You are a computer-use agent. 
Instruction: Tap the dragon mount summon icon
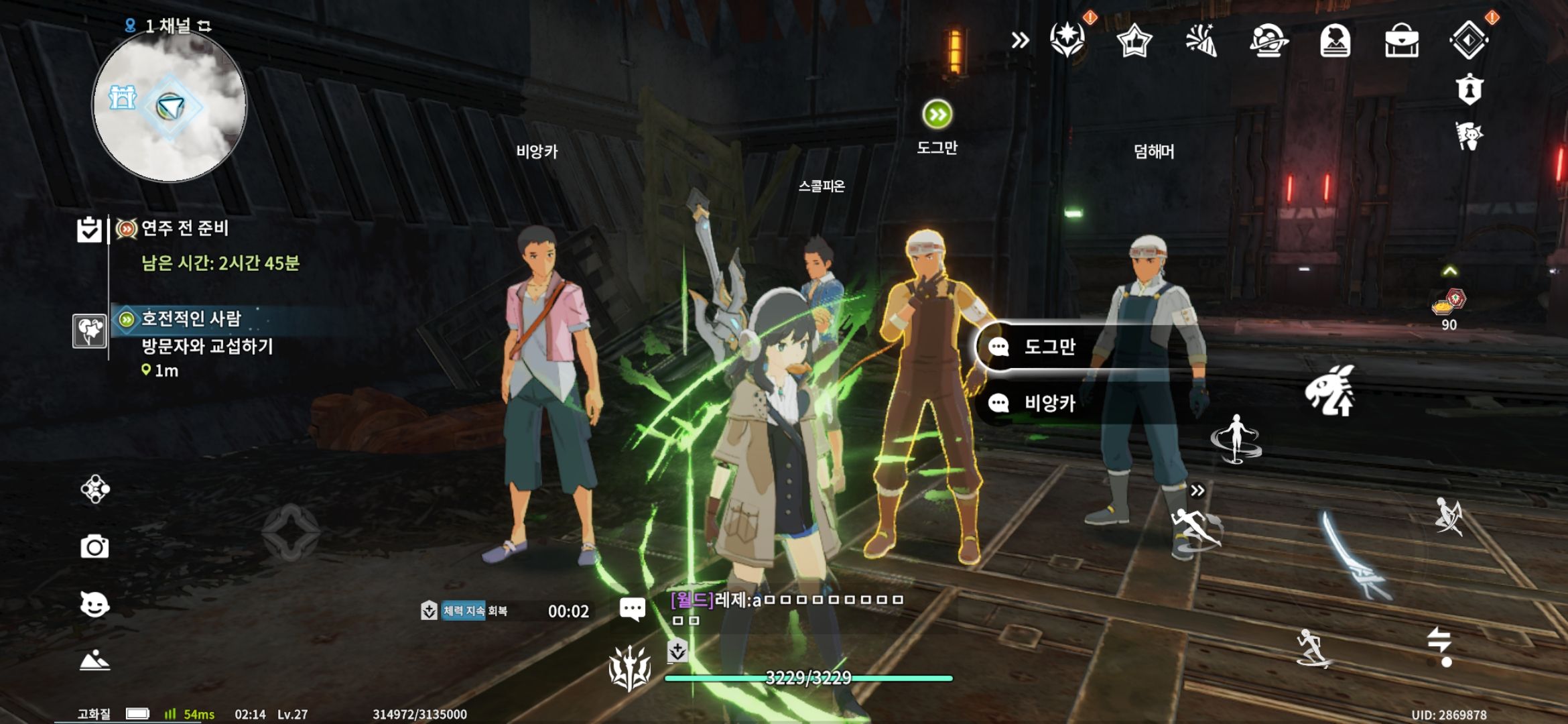coord(1330,391)
